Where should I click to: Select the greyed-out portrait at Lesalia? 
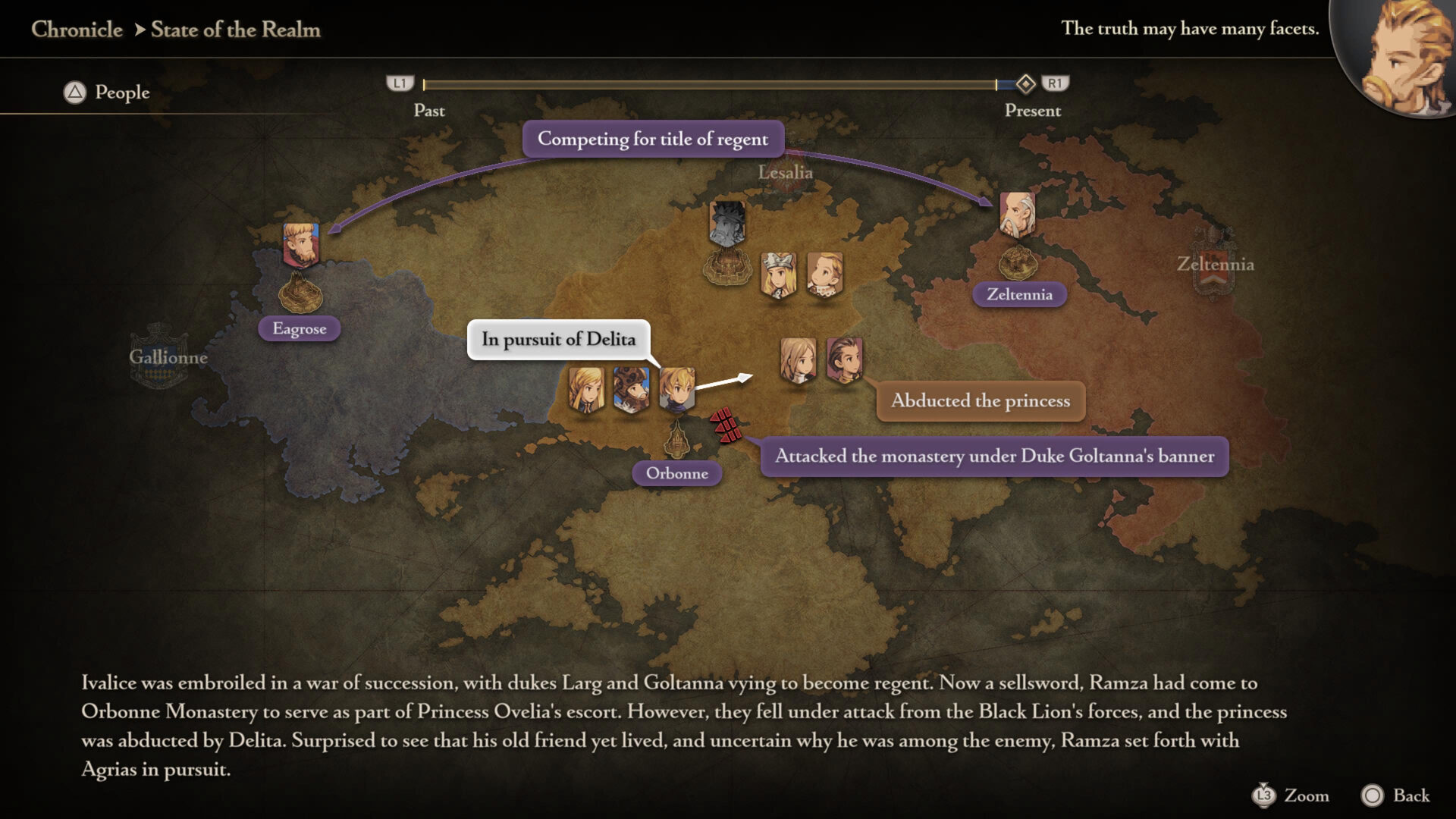coord(727,223)
